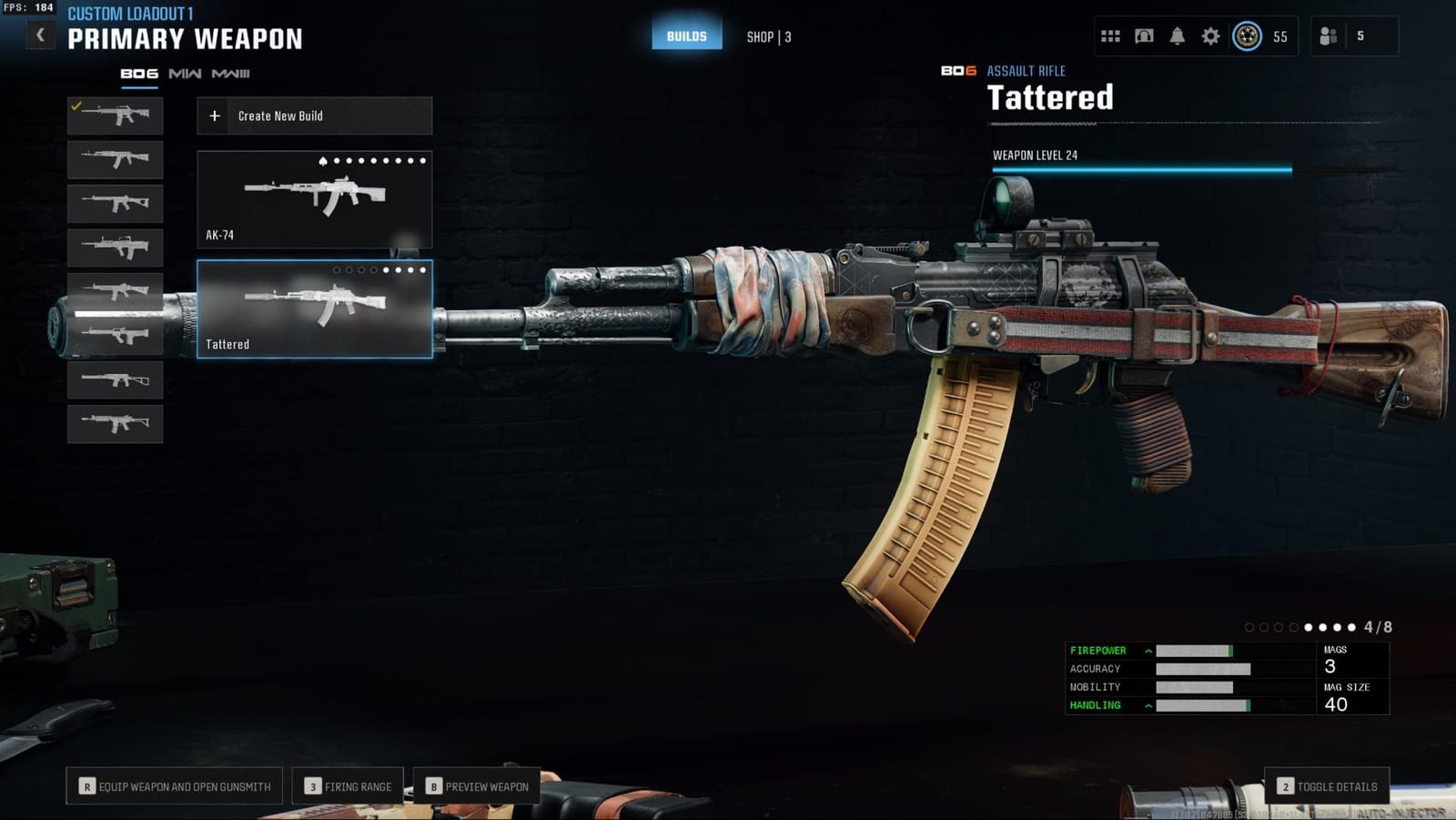Select the AK-74 default build
Image resolution: width=1456 pixels, height=820 pixels.
[x=313, y=198]
